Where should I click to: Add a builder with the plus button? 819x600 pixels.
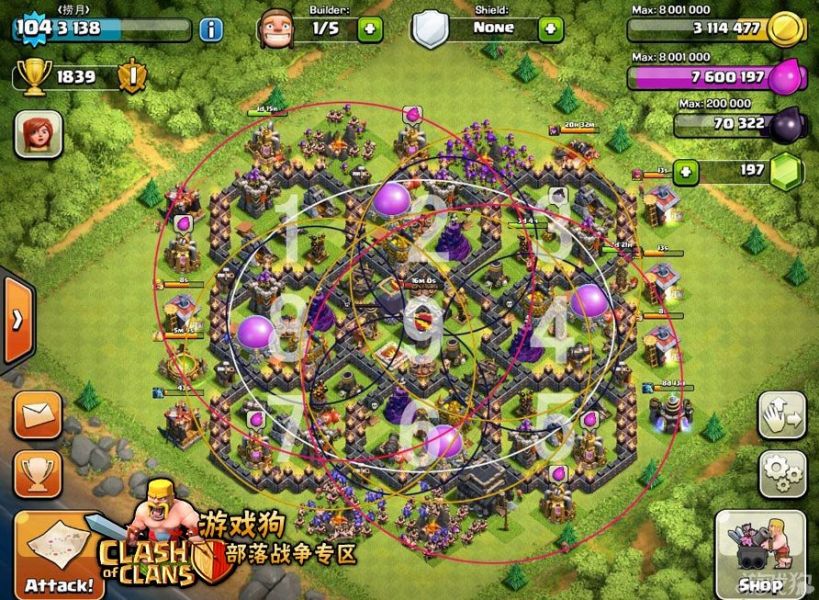coord(370,28)
